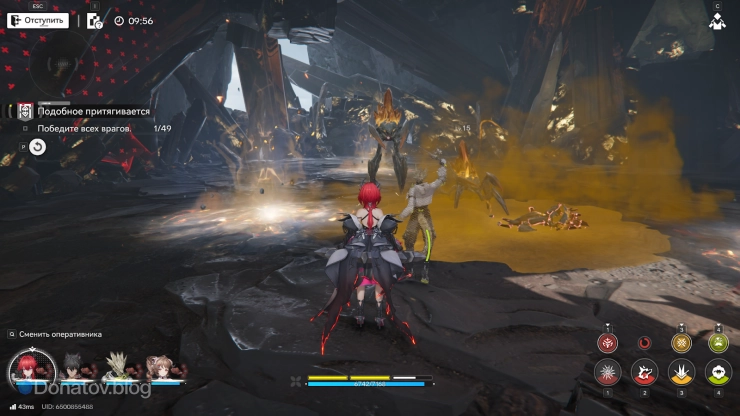740x416 pixels.
Task: Switch to the brown-haired girl operative
Action: coord(159,366)
